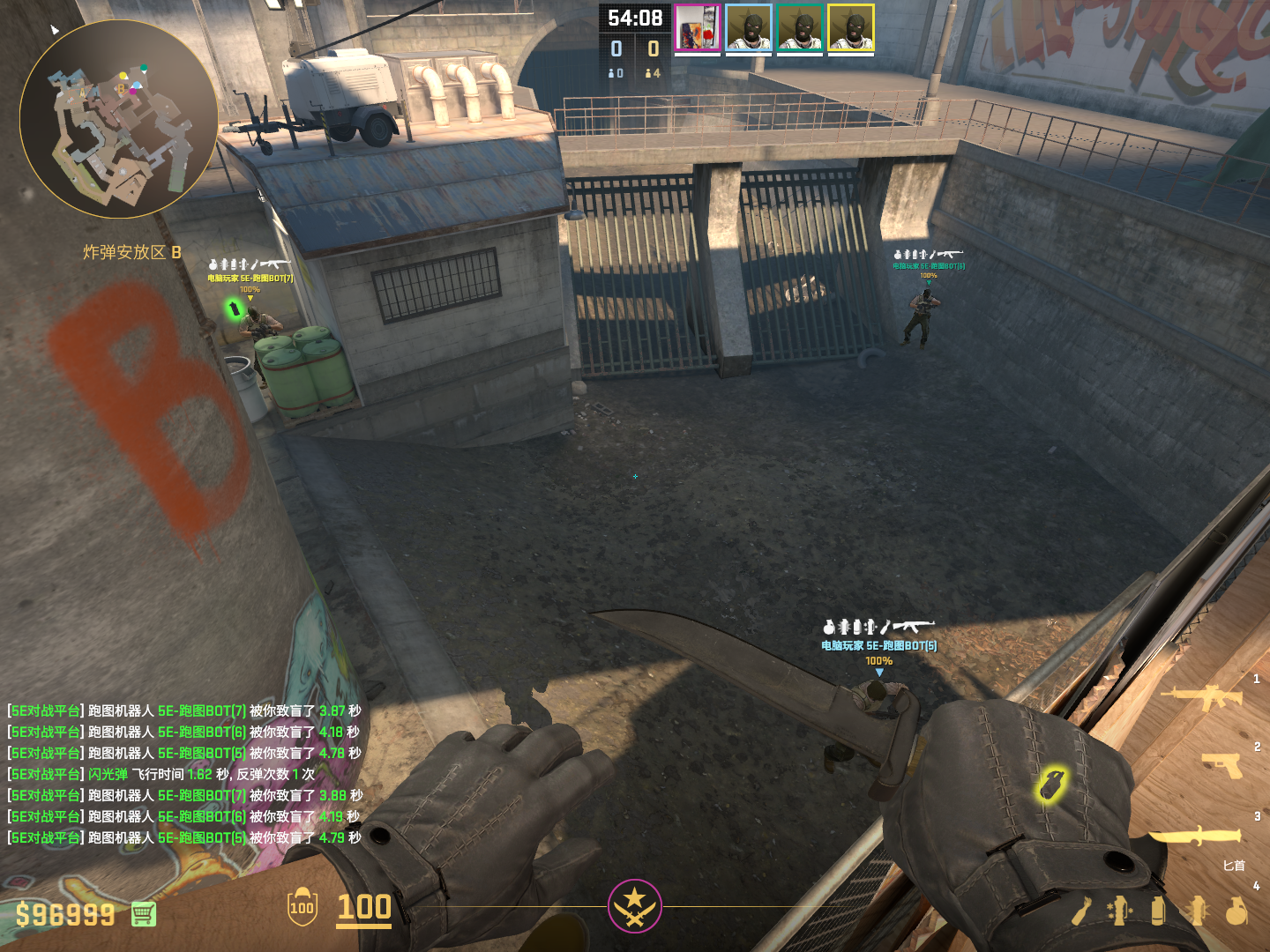Select the light-blue-bordered bot avatar
This screenshot has height=952, width=1270.
(749, 28)
